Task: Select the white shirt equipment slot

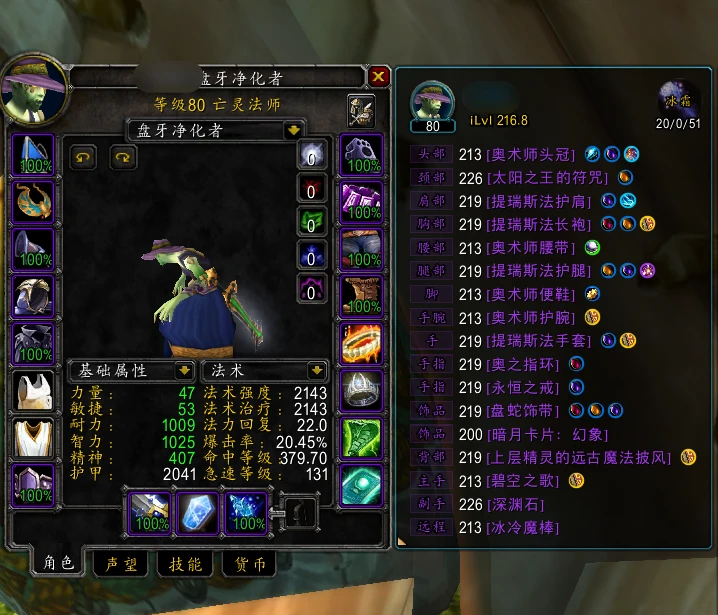Action: tap(33, 389)
